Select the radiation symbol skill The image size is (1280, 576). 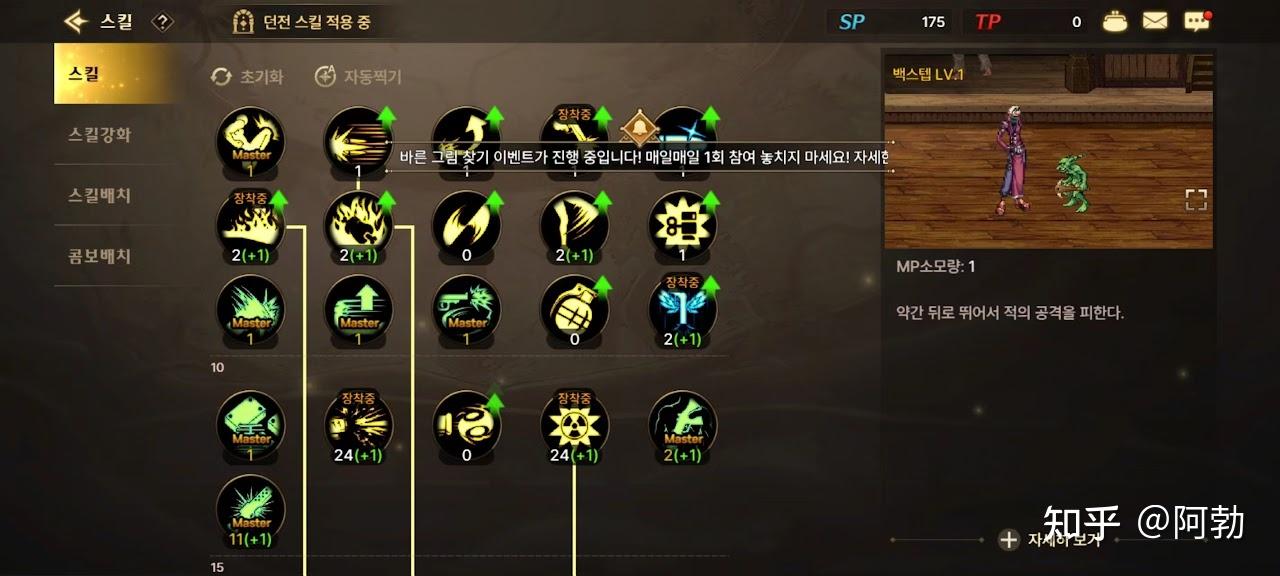point(574,424)
